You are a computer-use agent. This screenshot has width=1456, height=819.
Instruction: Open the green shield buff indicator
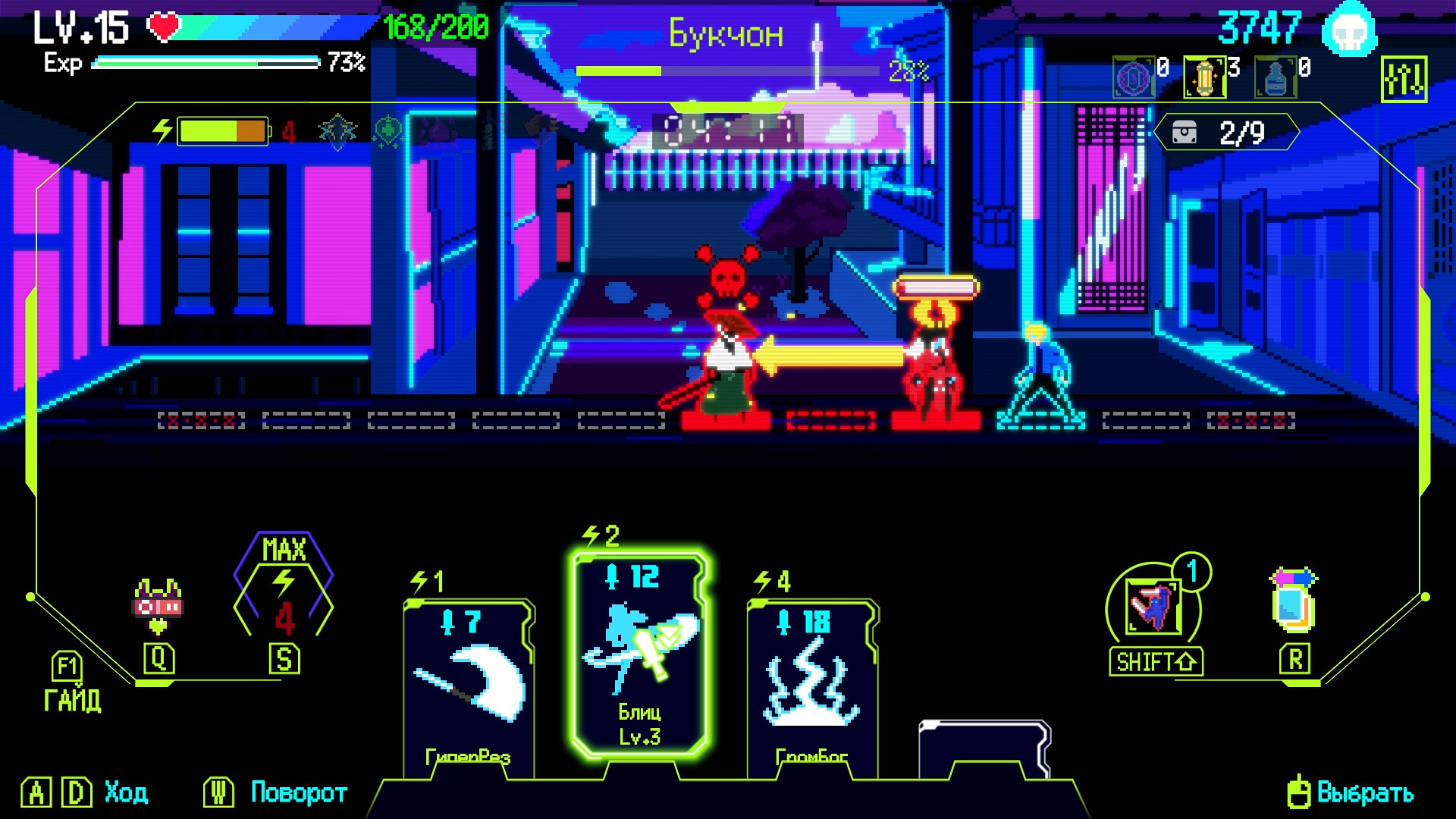tap(336, 130)
